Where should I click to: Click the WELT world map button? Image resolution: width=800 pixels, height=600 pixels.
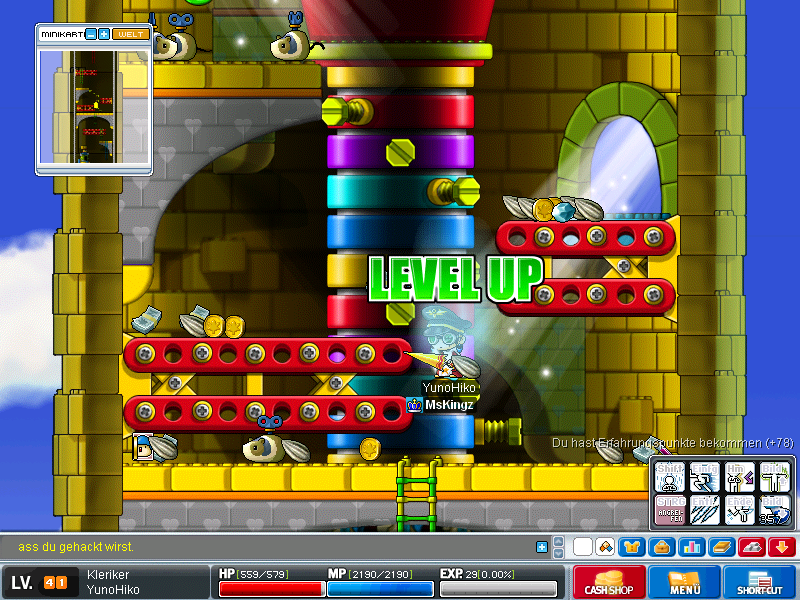(x=131, y=34)
